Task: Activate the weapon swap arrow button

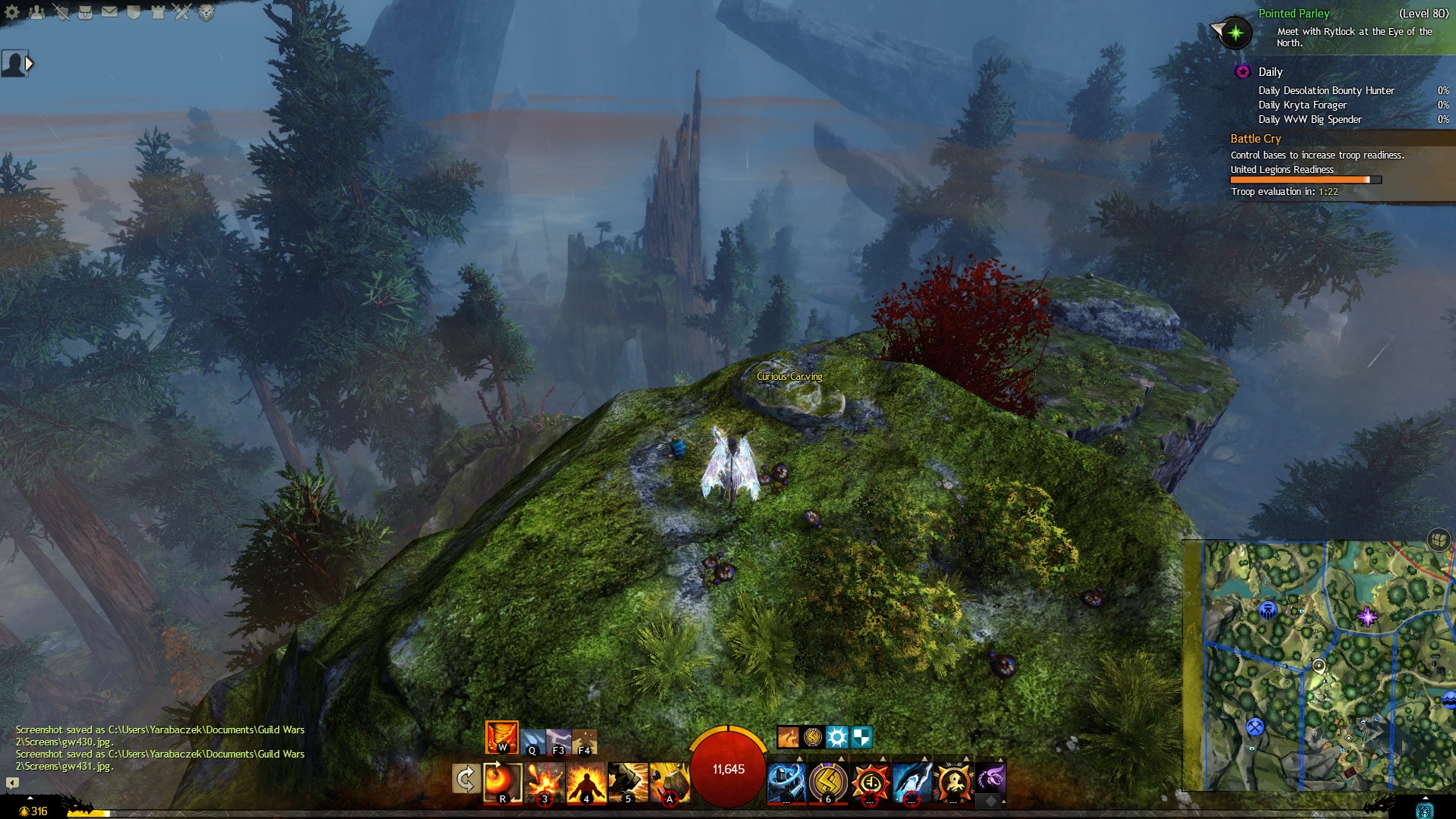Action: pyautogui.click(x=465, y=779)
